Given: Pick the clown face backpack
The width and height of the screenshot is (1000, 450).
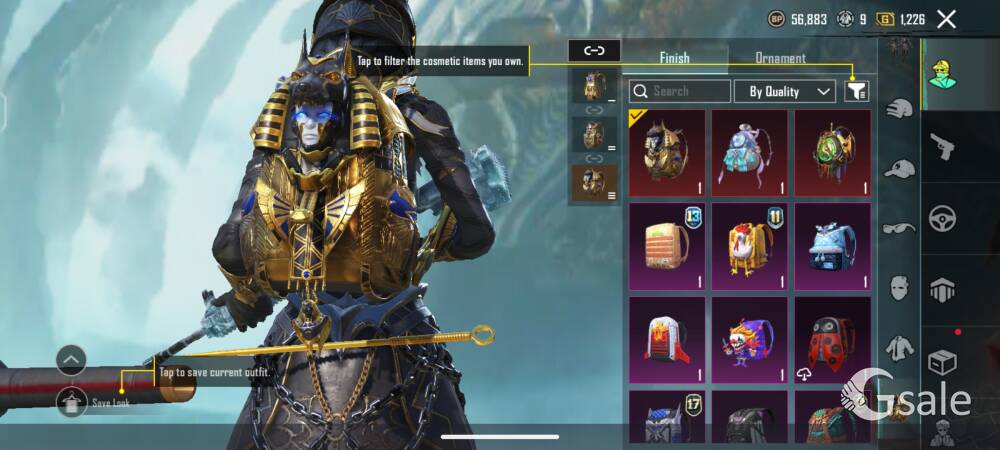Looking at the screenshot, I should tap(749, 339).
